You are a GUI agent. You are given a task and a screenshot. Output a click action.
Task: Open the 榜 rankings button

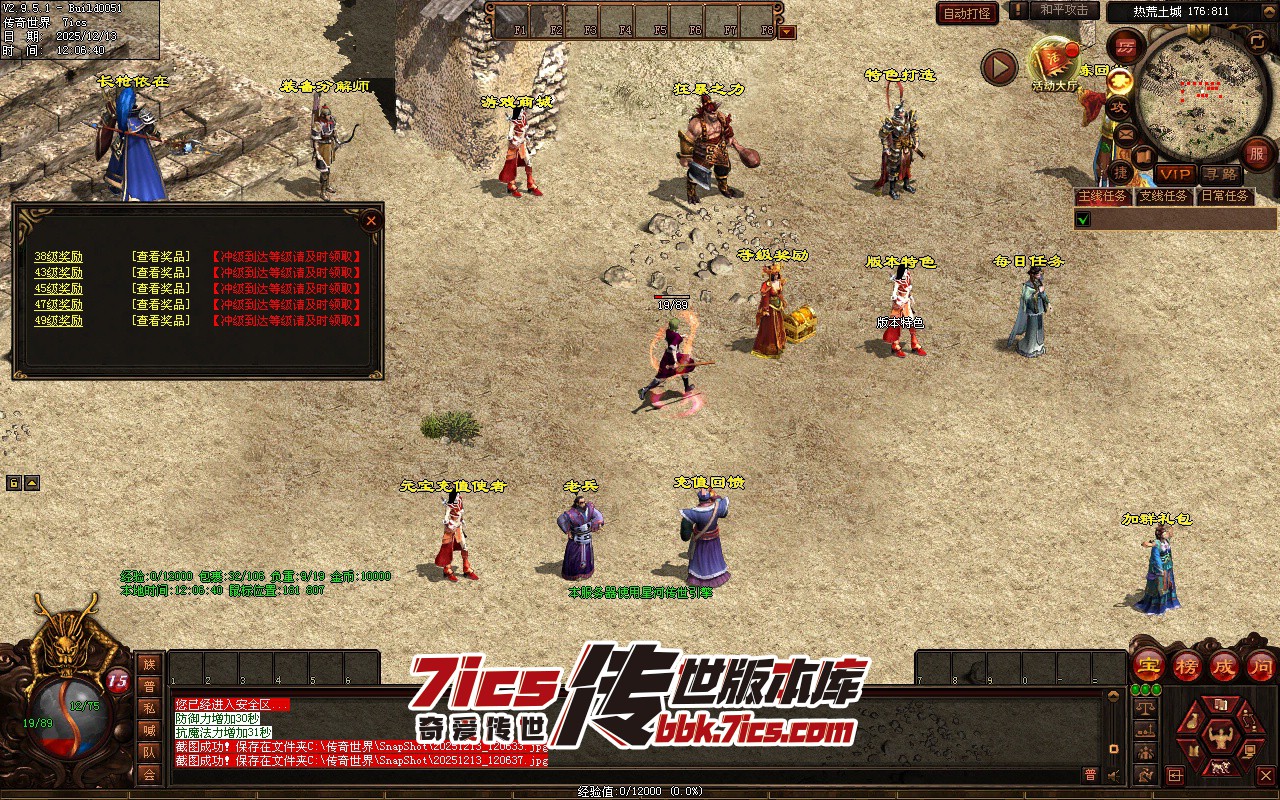1187,664
